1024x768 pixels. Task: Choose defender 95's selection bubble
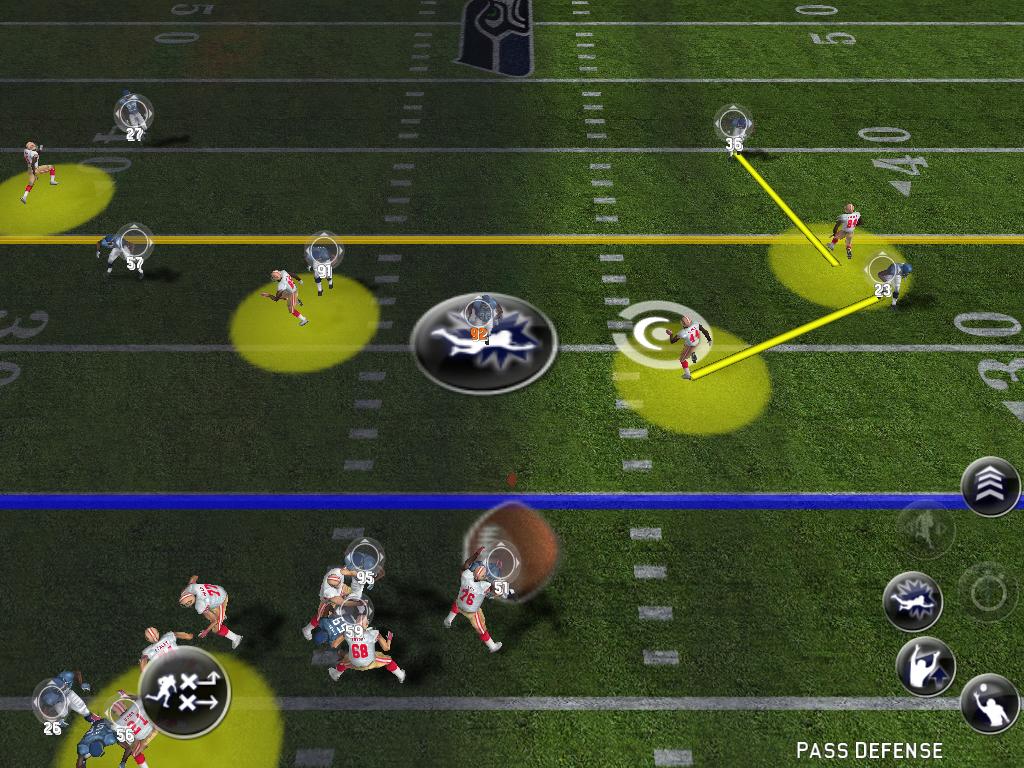click(364, 557)
